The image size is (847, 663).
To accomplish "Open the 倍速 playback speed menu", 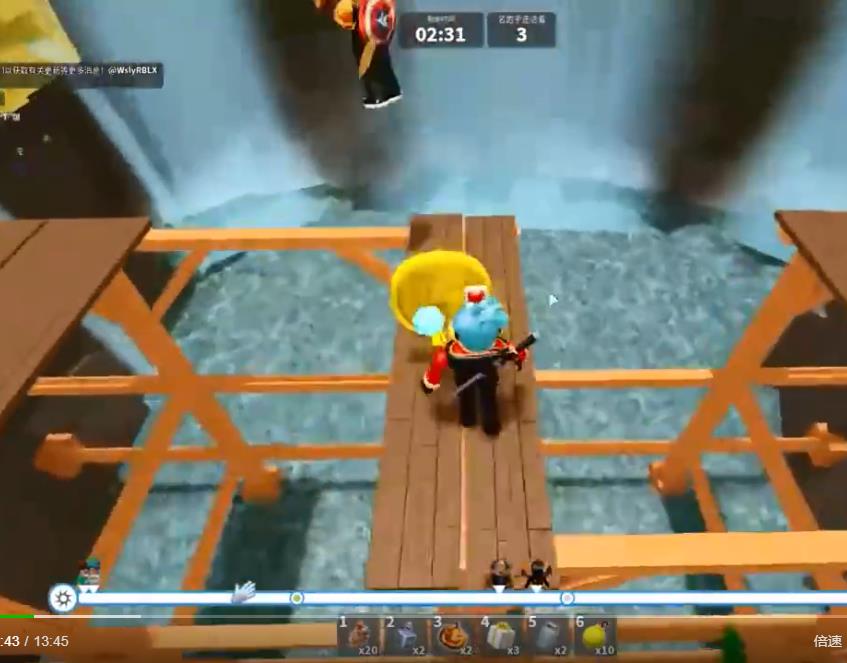I will click(x=828, y=642).
